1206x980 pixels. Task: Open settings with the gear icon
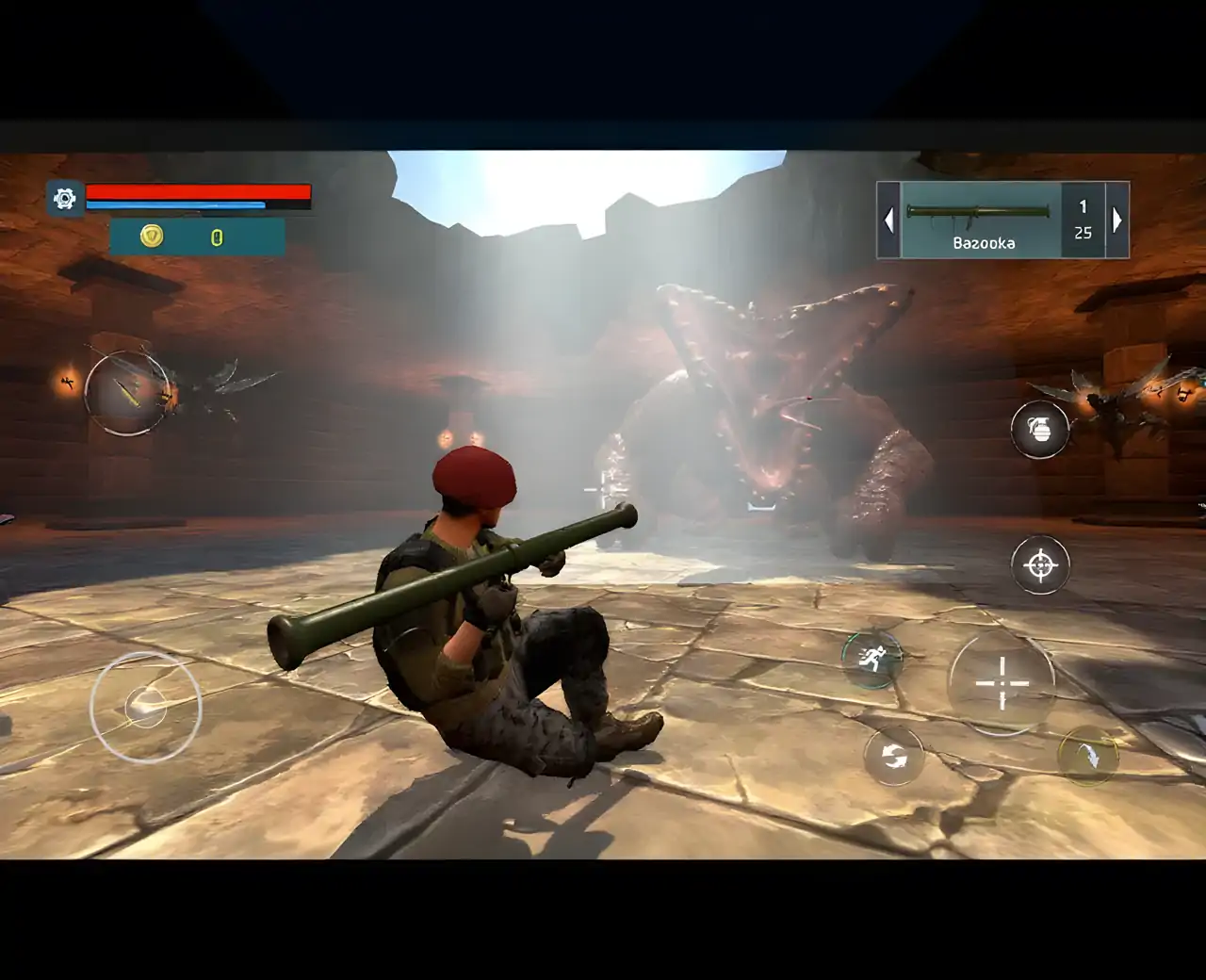65,199
